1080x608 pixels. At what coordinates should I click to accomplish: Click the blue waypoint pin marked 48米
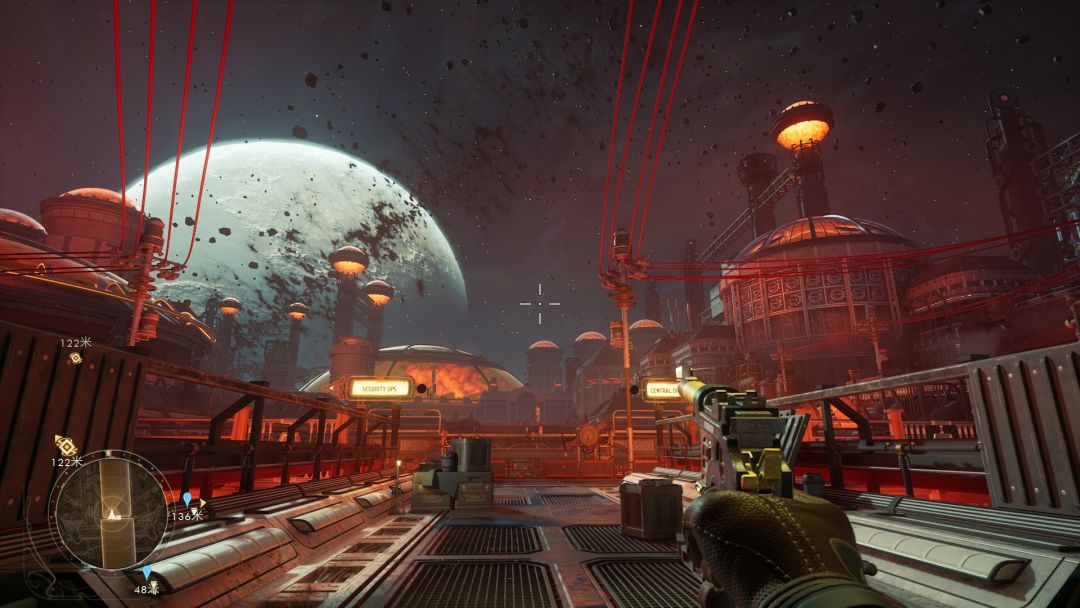pyautogui.click(x=147, y=572)
